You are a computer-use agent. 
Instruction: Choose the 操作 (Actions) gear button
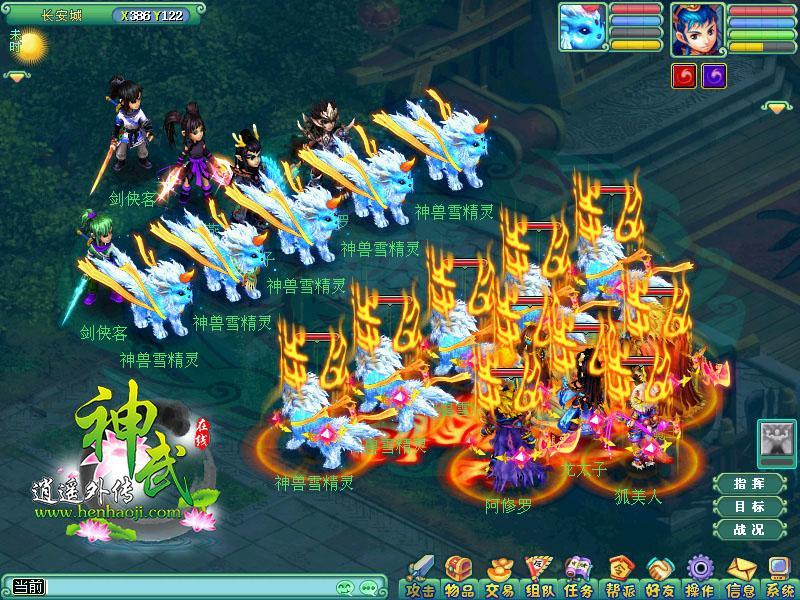point(700,581)
